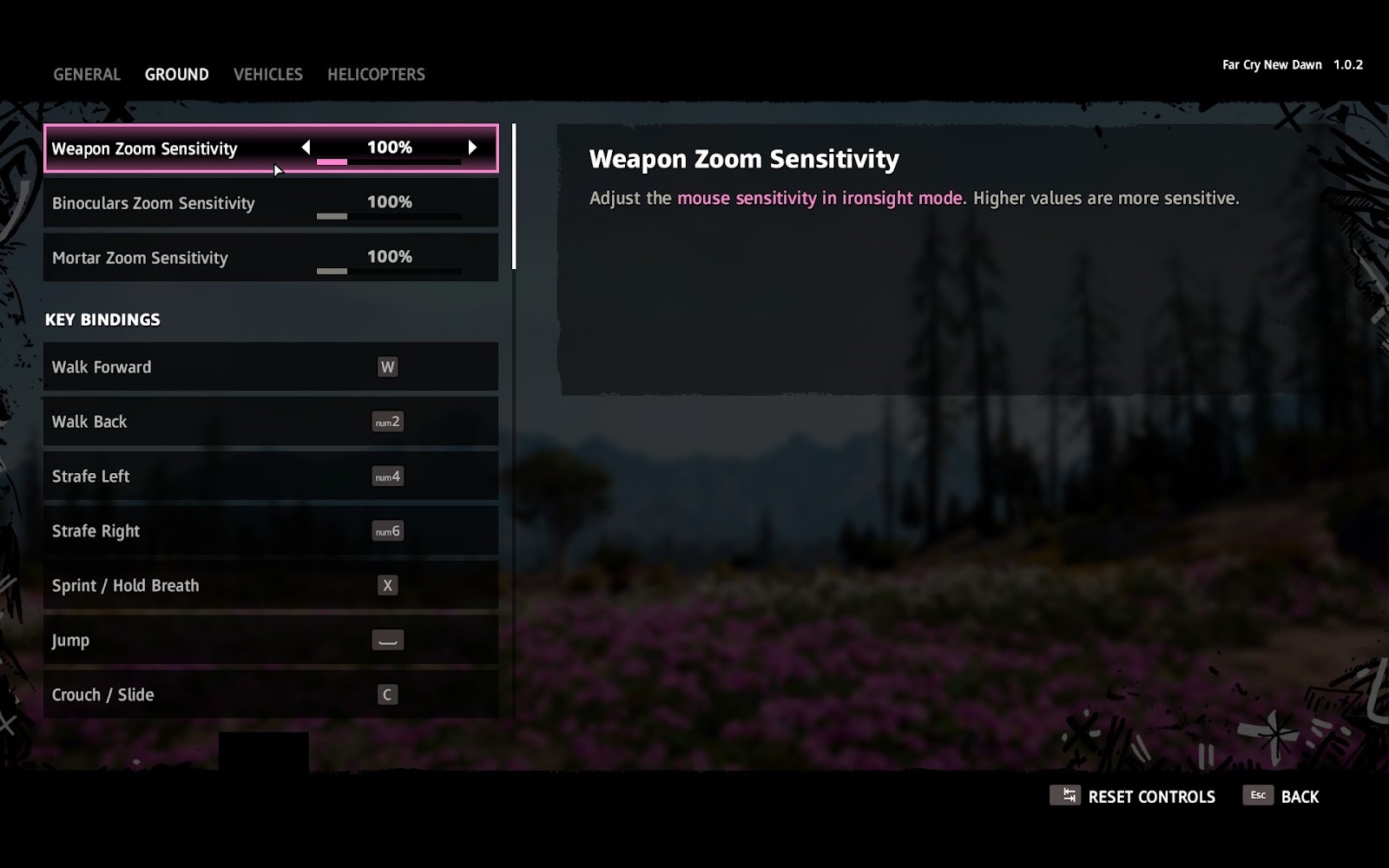Image resolution: width=1389 pixels, height=868 pixels.
Task: Rebind the Walk Forward key
Action: tap(271, 367)
